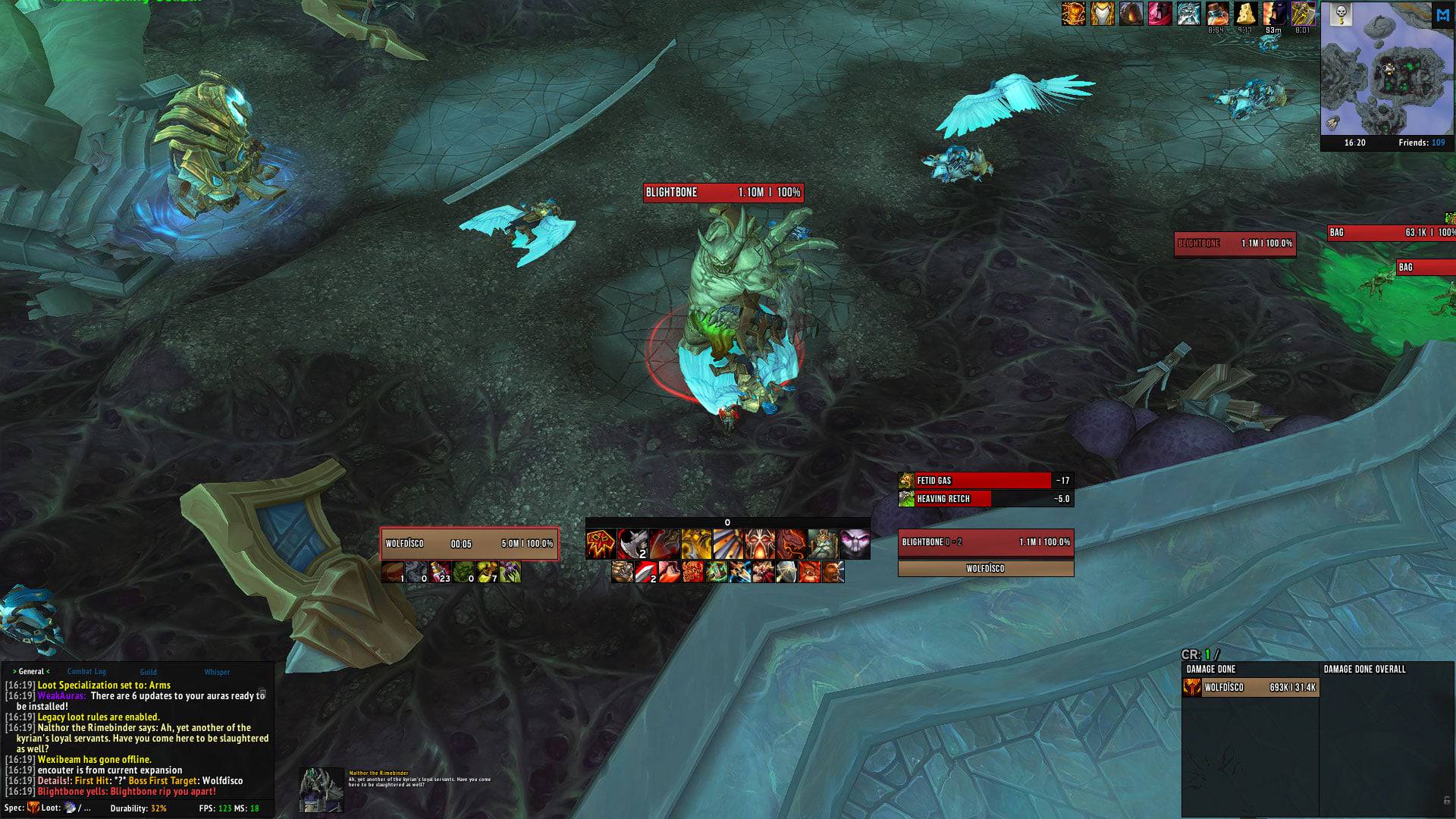Open Wolfdîsco's row in the Damage Done meter

coord(1250,688)
